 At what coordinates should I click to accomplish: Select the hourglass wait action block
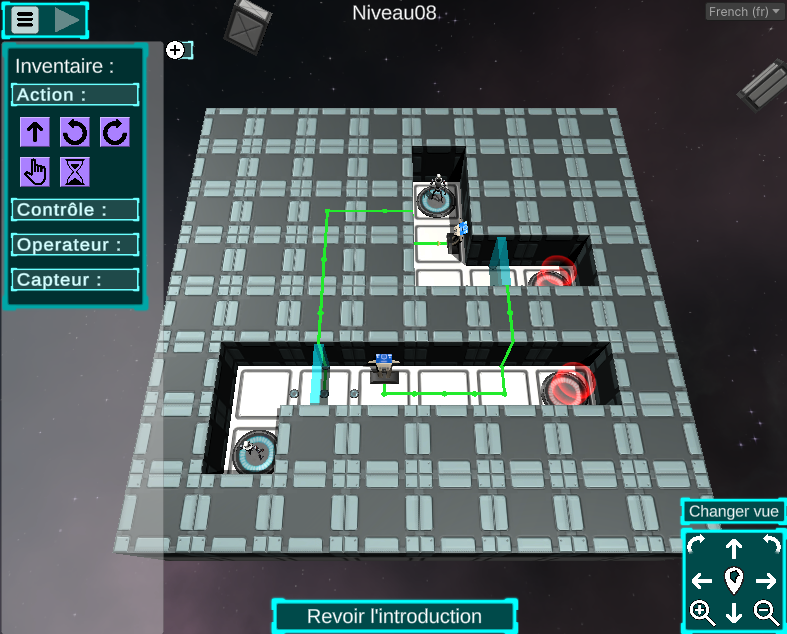point(75,172)
